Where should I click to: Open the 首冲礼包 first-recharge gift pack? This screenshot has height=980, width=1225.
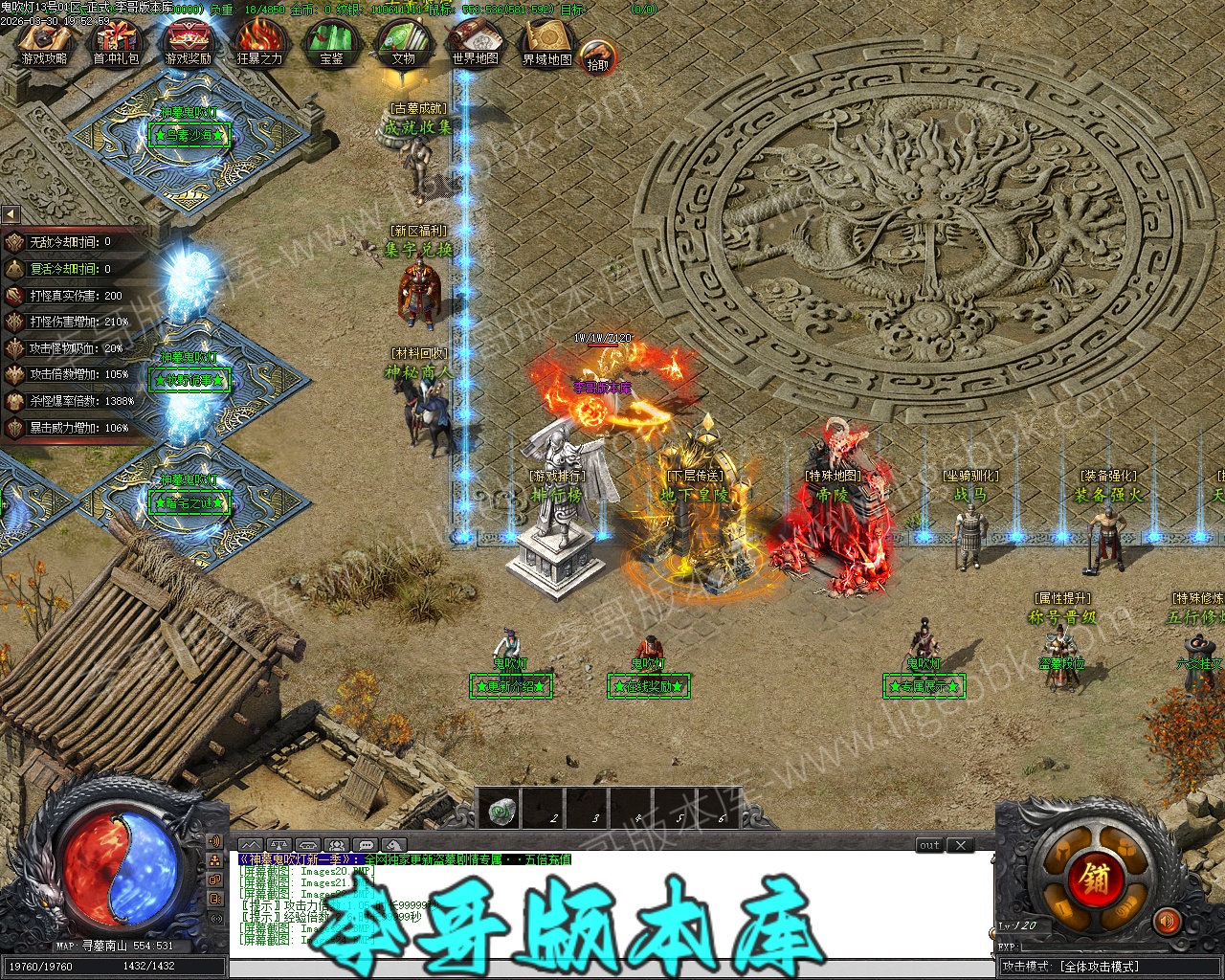coord(116,42)
